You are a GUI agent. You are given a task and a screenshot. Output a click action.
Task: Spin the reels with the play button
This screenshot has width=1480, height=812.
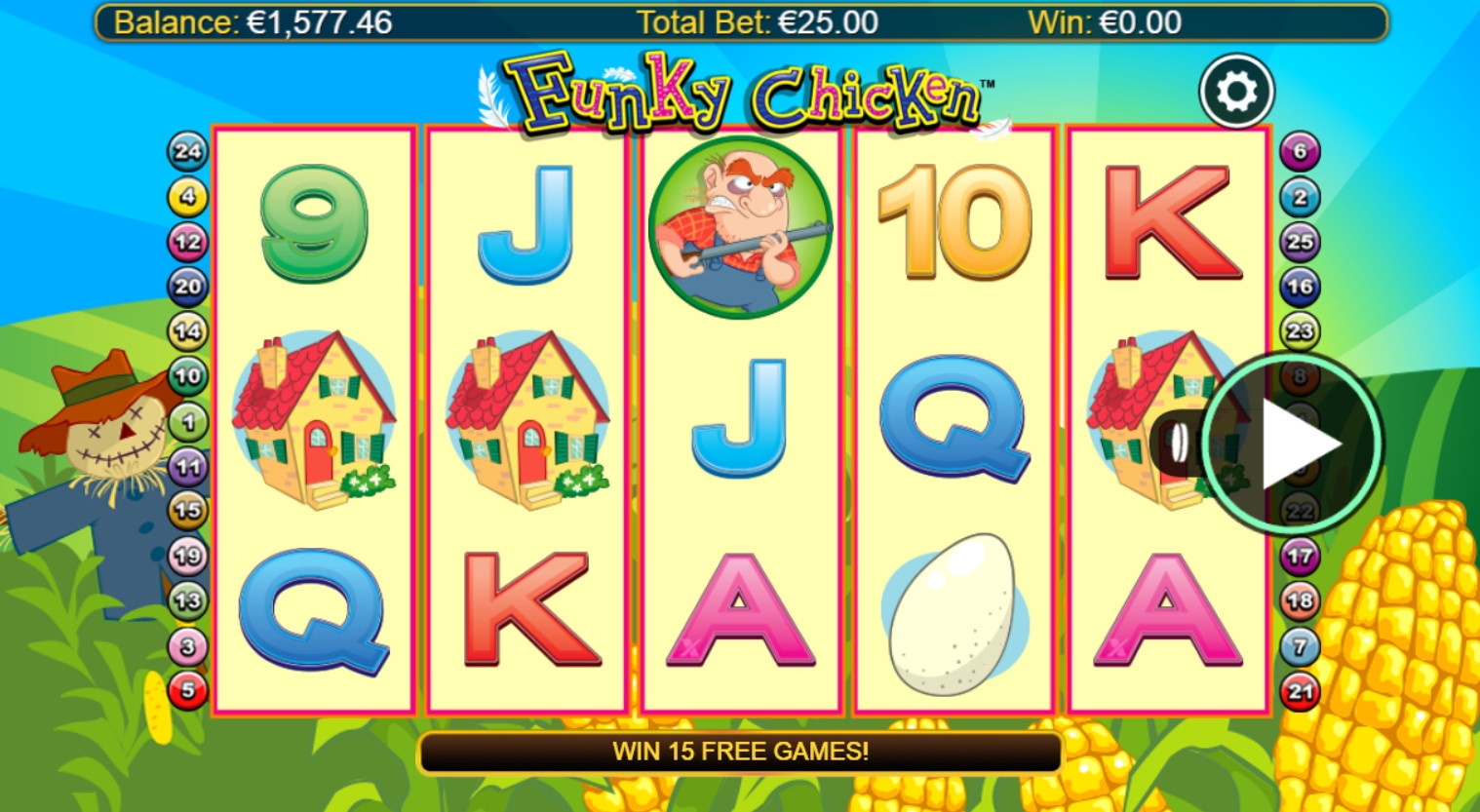point(1293,445)
